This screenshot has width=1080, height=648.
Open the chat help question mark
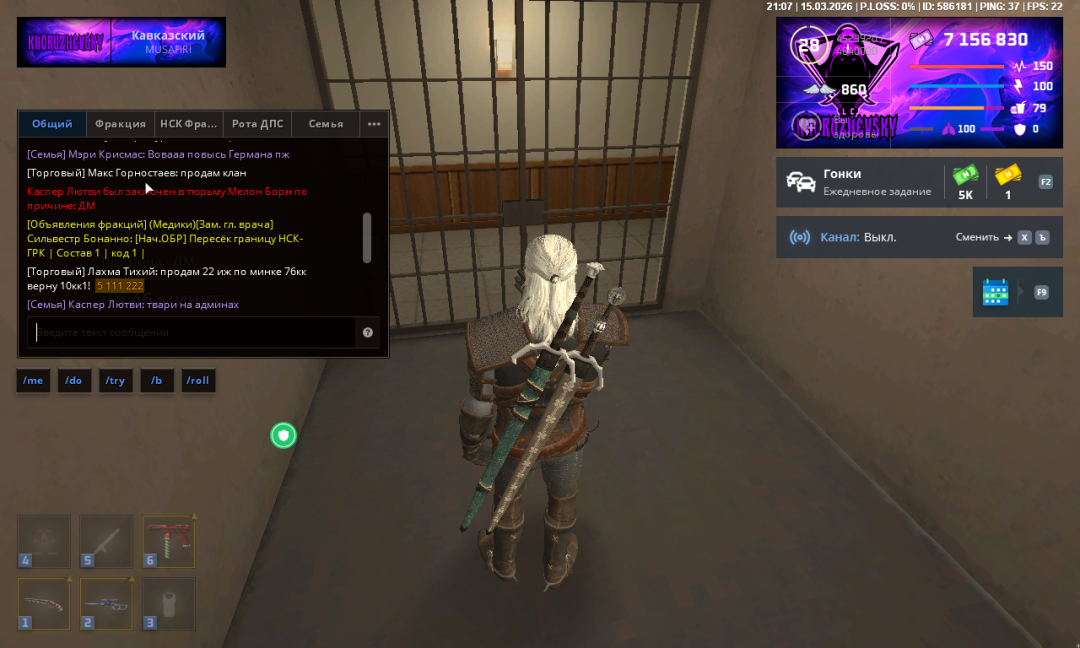point(368,332)
